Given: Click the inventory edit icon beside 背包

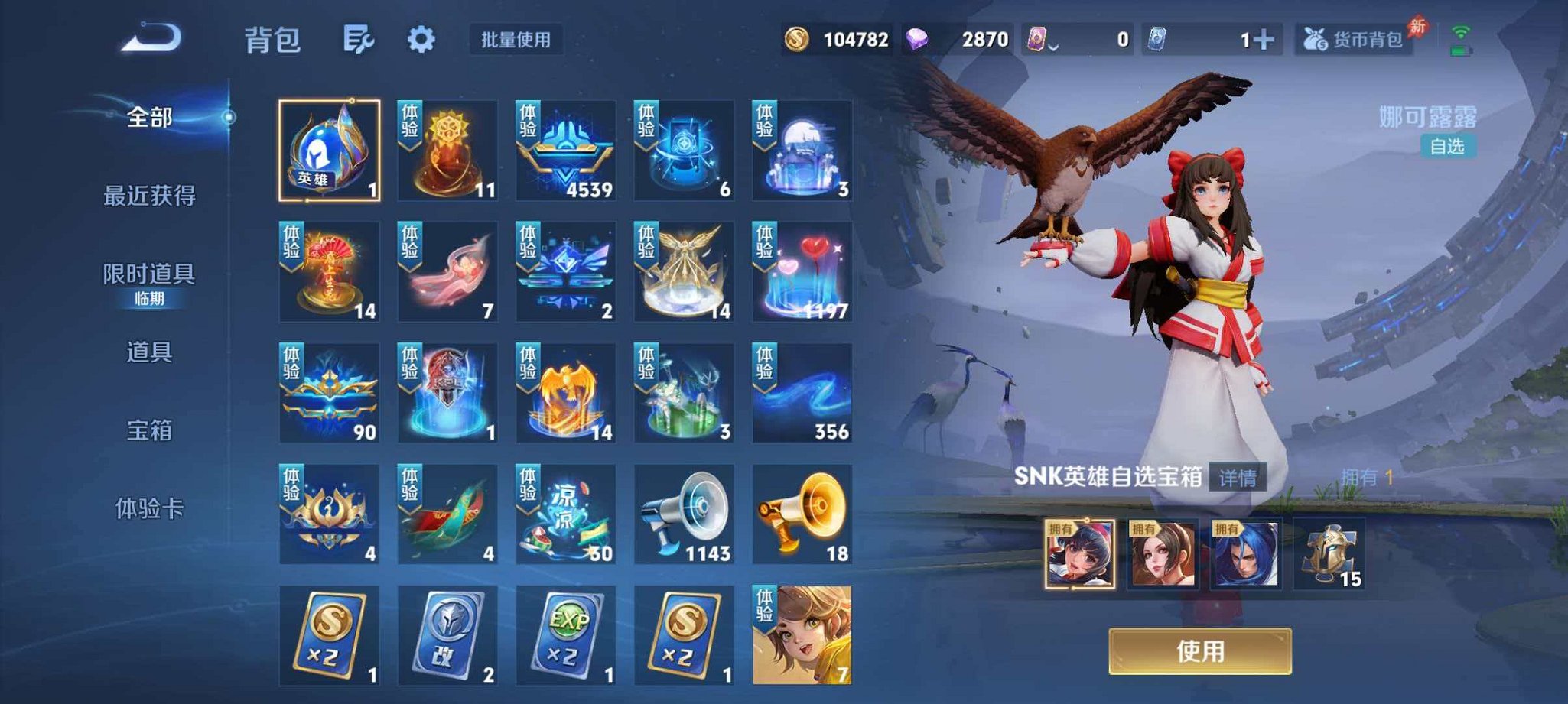Looking at the screenshot, I should (x=359, y=37).
